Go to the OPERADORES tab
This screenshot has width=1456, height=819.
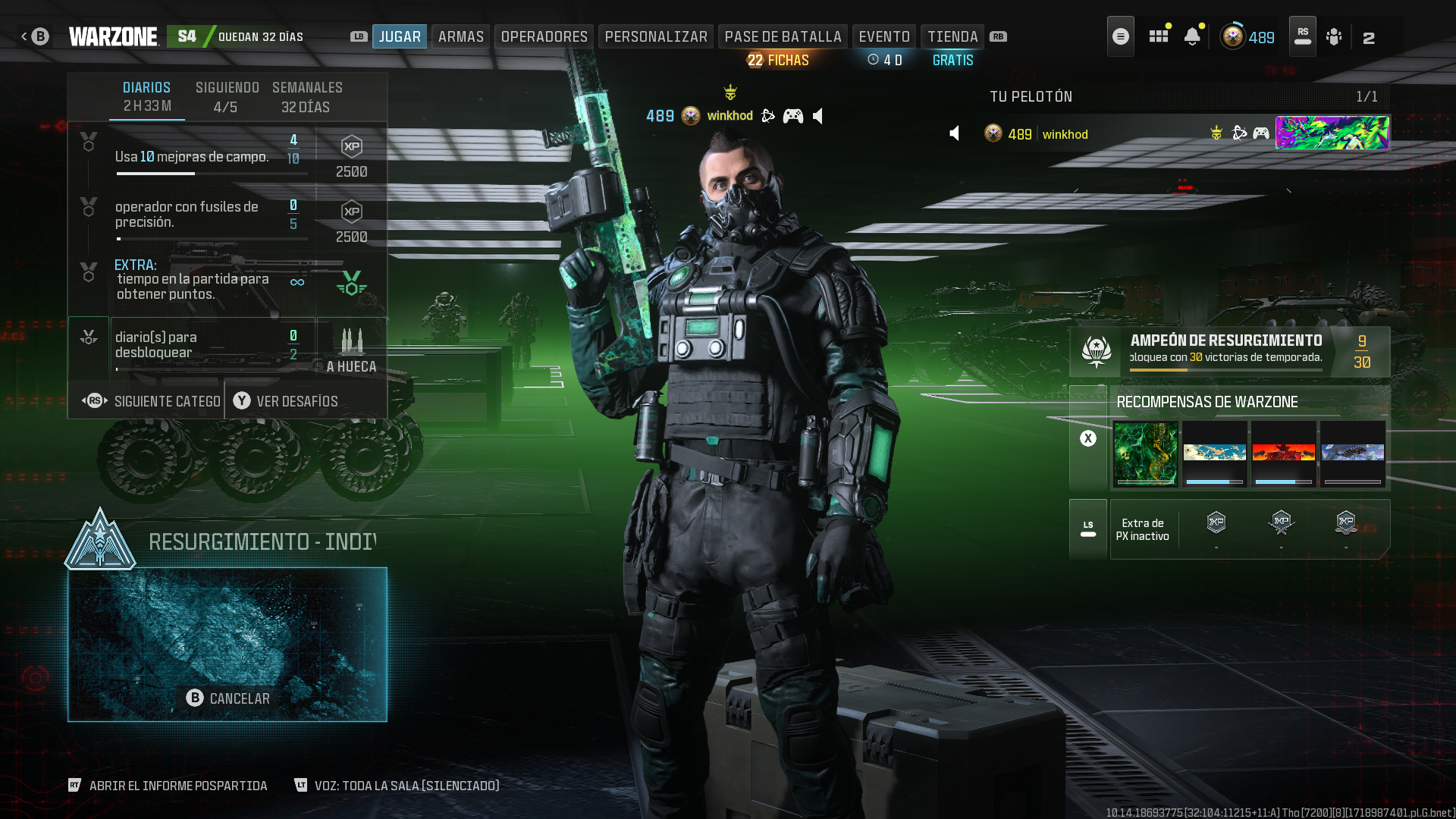click(544, 36)
